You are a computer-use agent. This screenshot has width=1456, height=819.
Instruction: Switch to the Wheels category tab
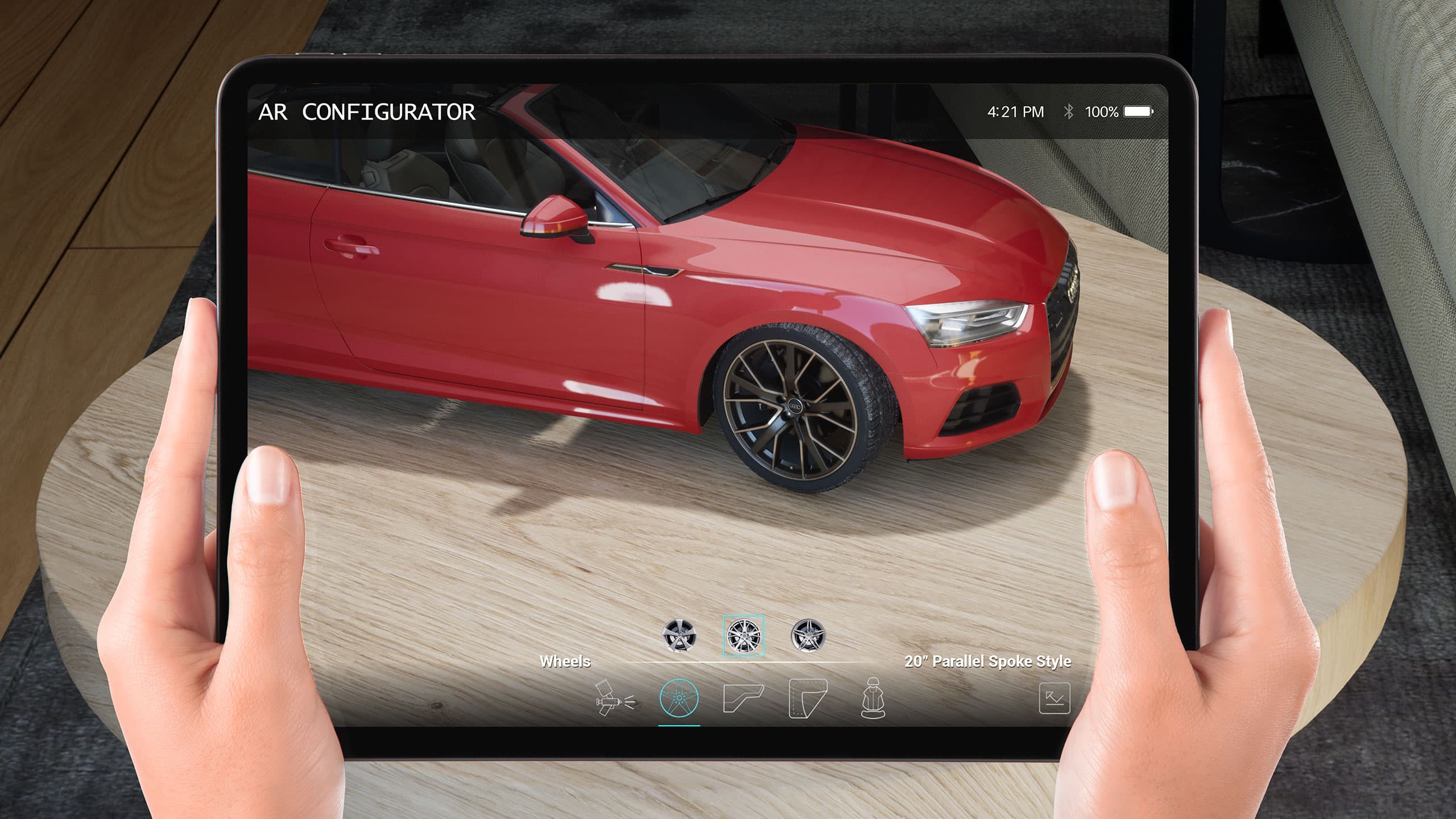tap(679, 698)
